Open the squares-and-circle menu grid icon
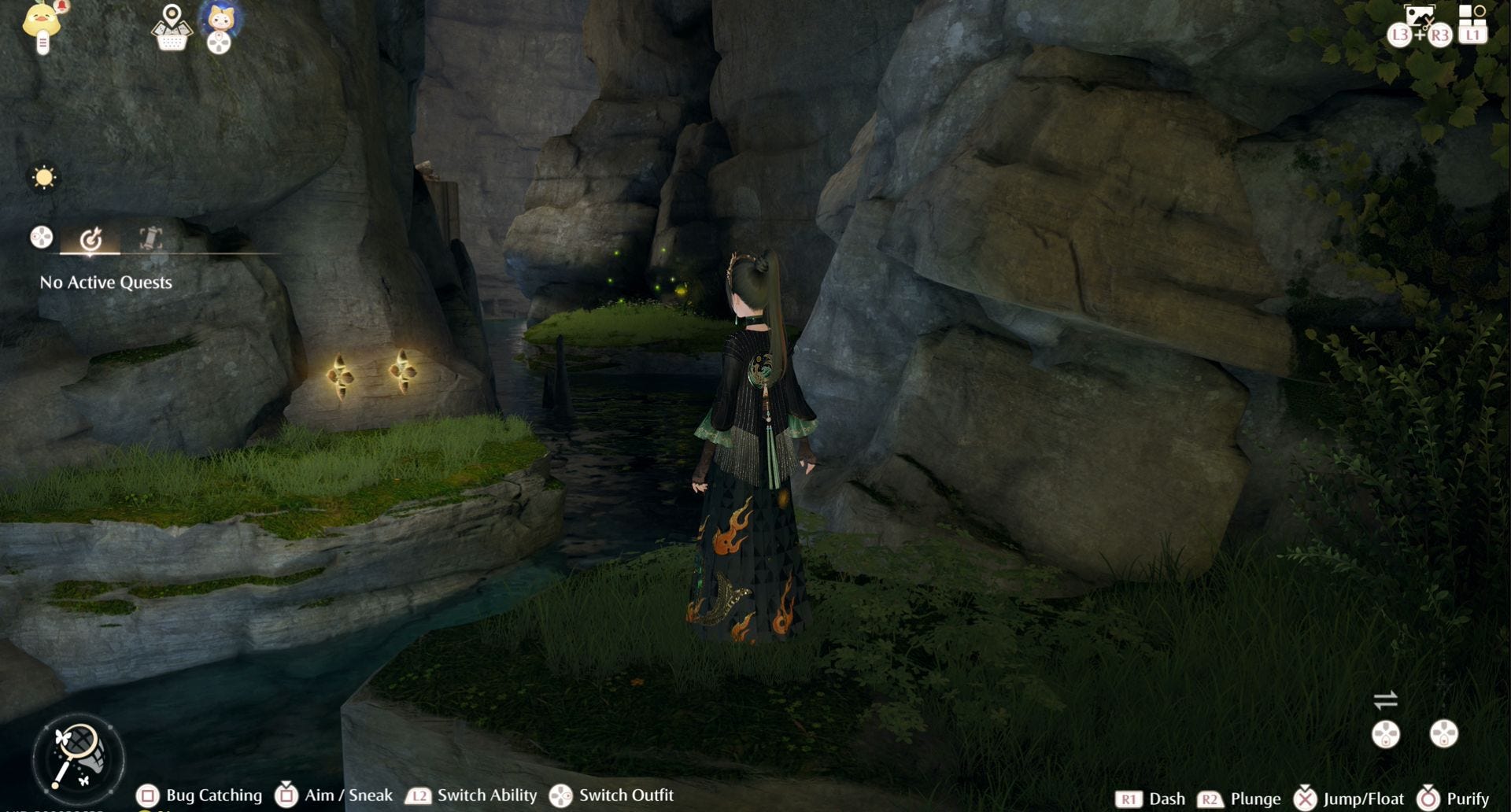 pyautogui.click(x=1472, y=14)
